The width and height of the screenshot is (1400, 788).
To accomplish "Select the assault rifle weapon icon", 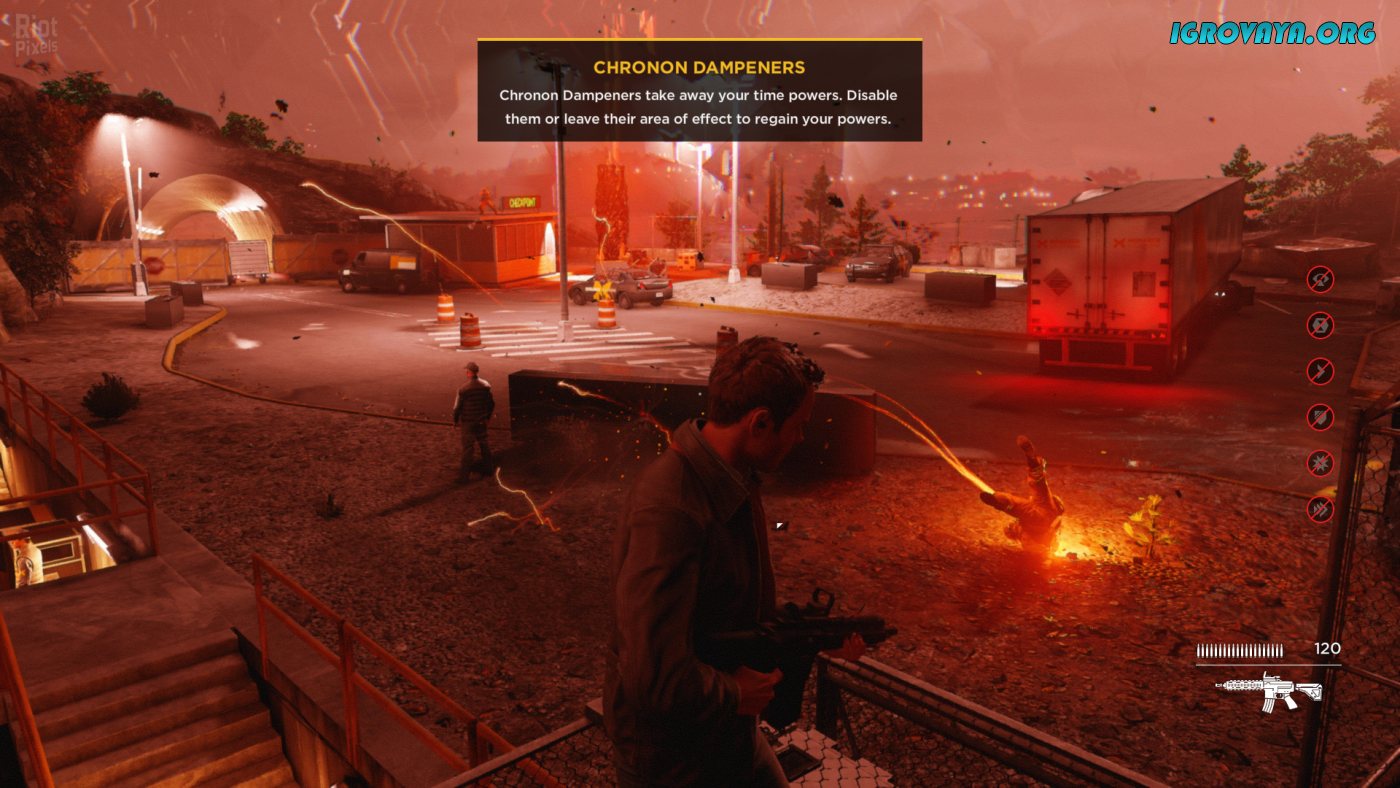I will point(1269,691).
